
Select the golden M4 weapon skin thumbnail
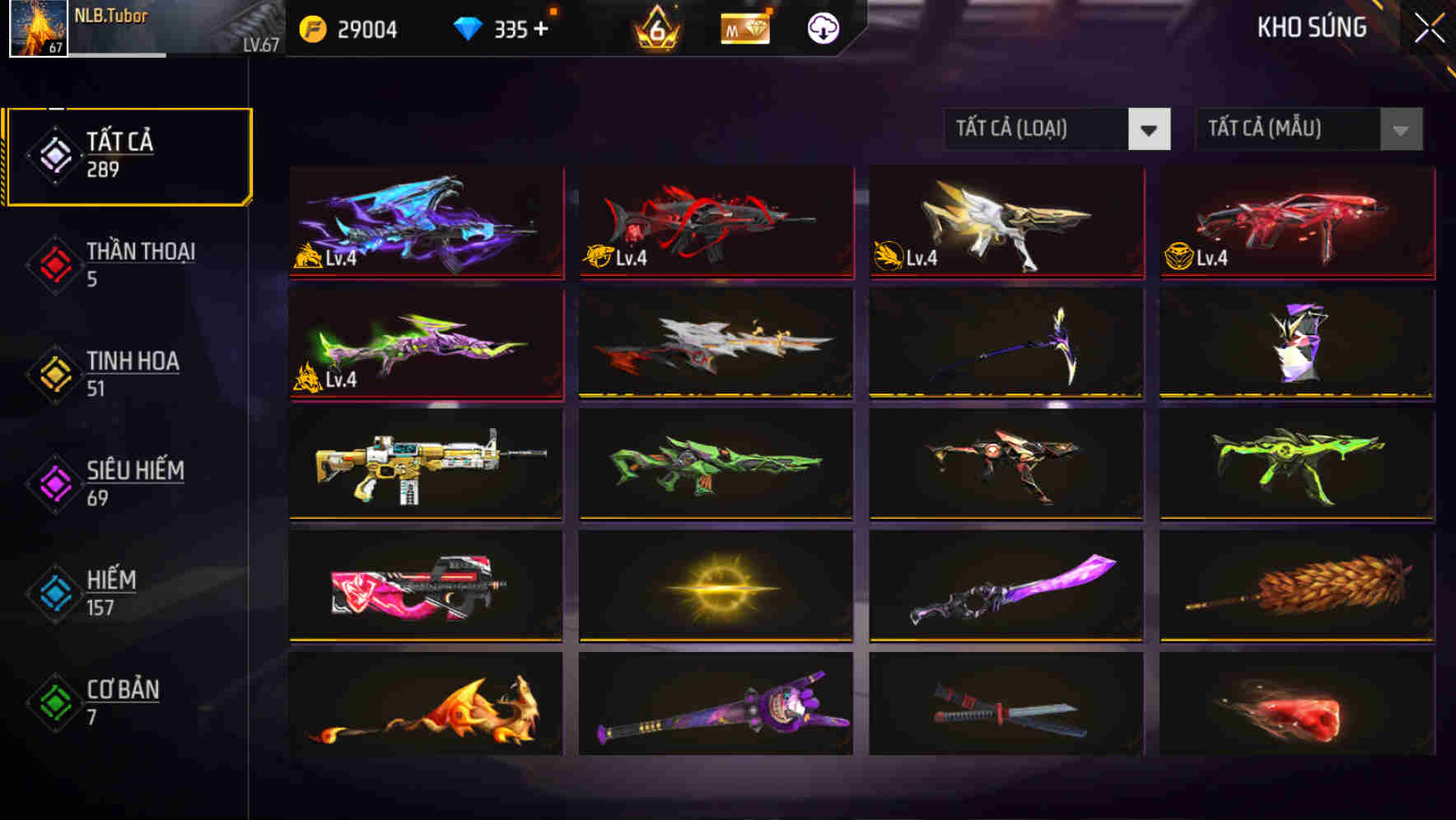point(428,465)
